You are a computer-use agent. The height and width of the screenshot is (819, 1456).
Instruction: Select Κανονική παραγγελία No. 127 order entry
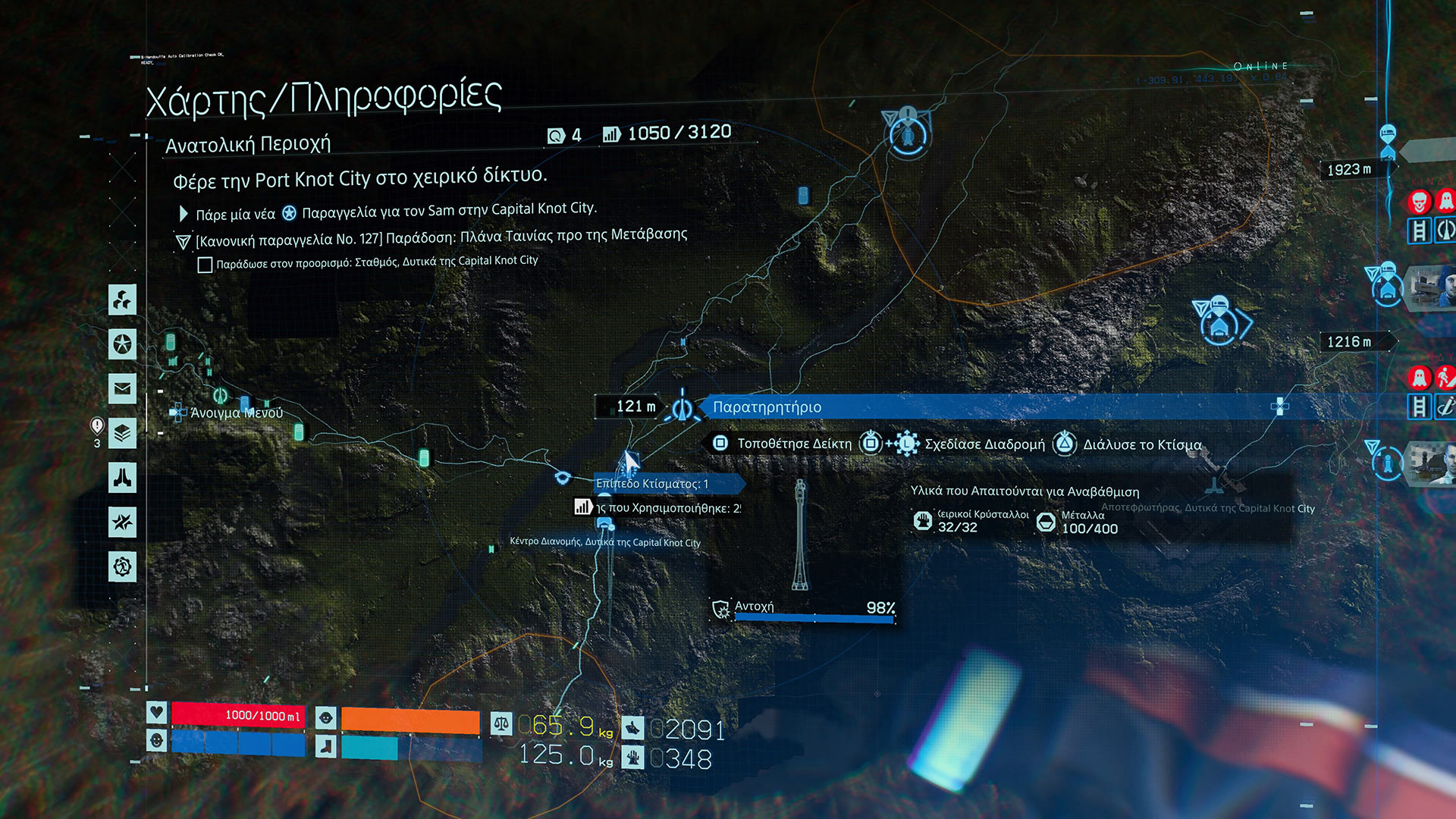point(441,237)
